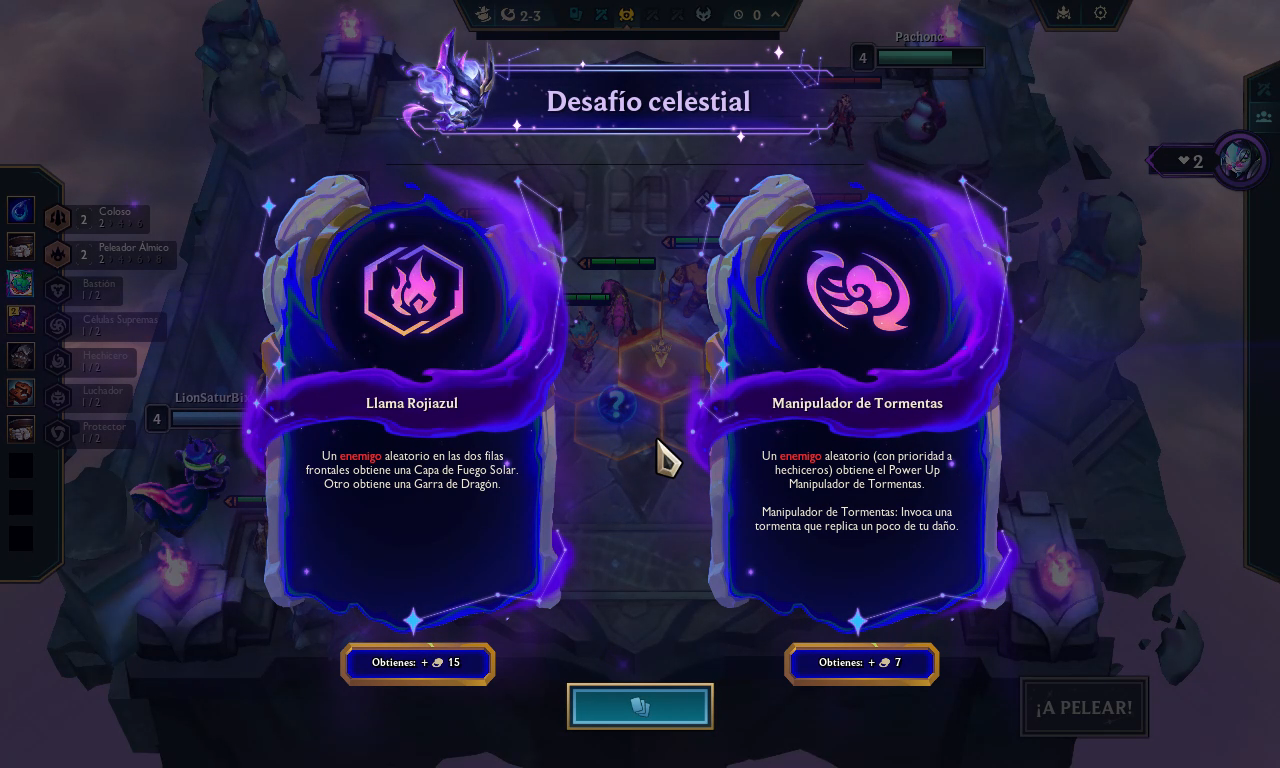Claim the Obtienes +7 gold reward
This screenshot has height=768, width=1280.
tap(861, 663)
